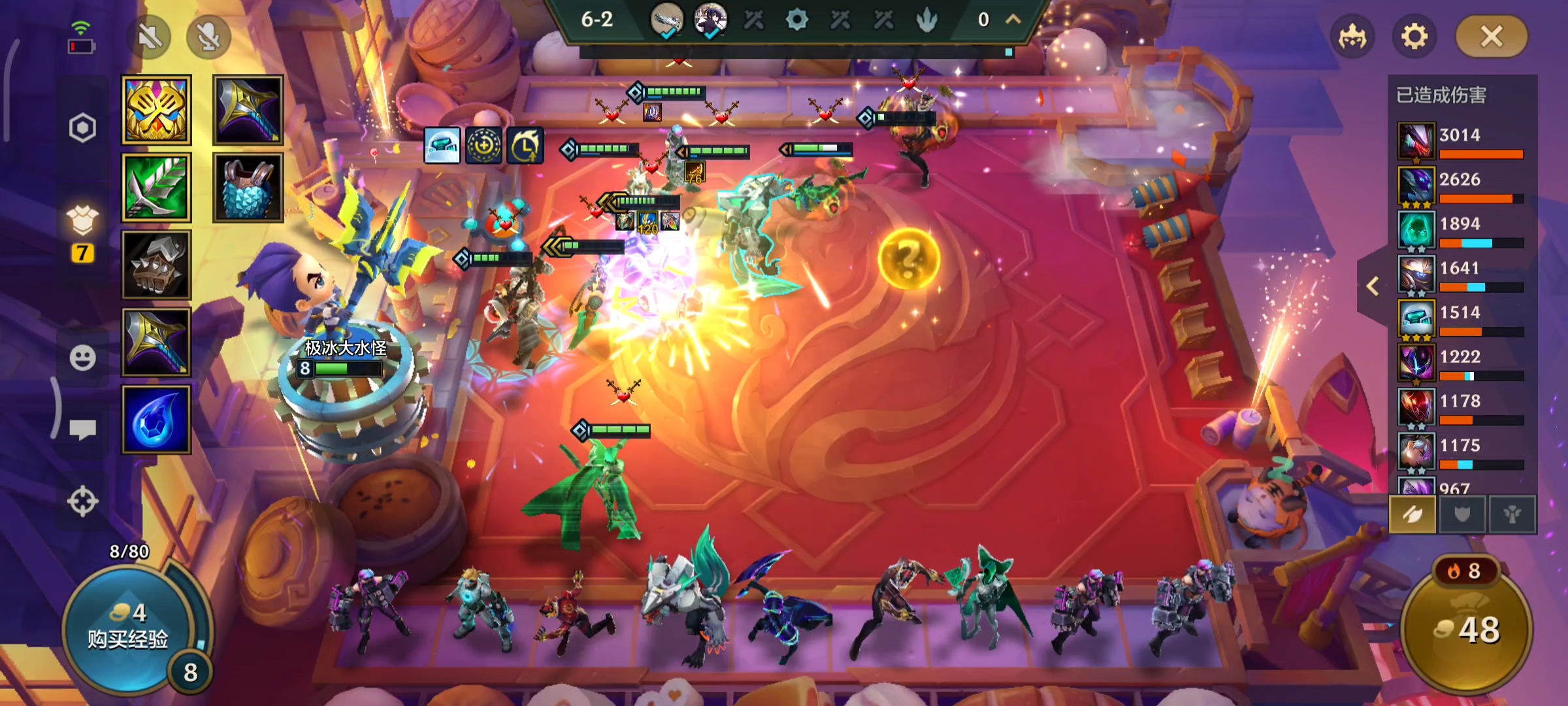This screenshot has width=1568, height=706.
Task: Buy experience with the 购买经验 button
Action: tap(128, 628)
